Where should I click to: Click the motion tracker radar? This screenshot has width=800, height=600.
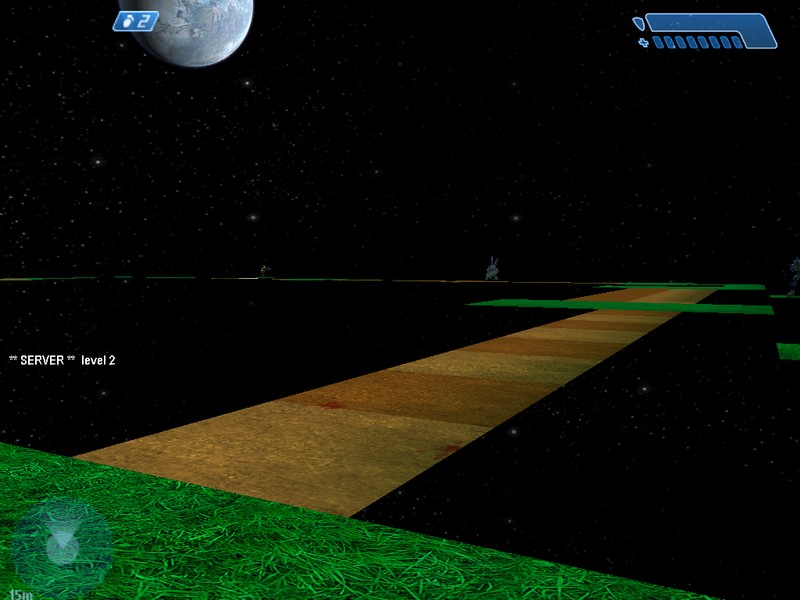point(62,544)
